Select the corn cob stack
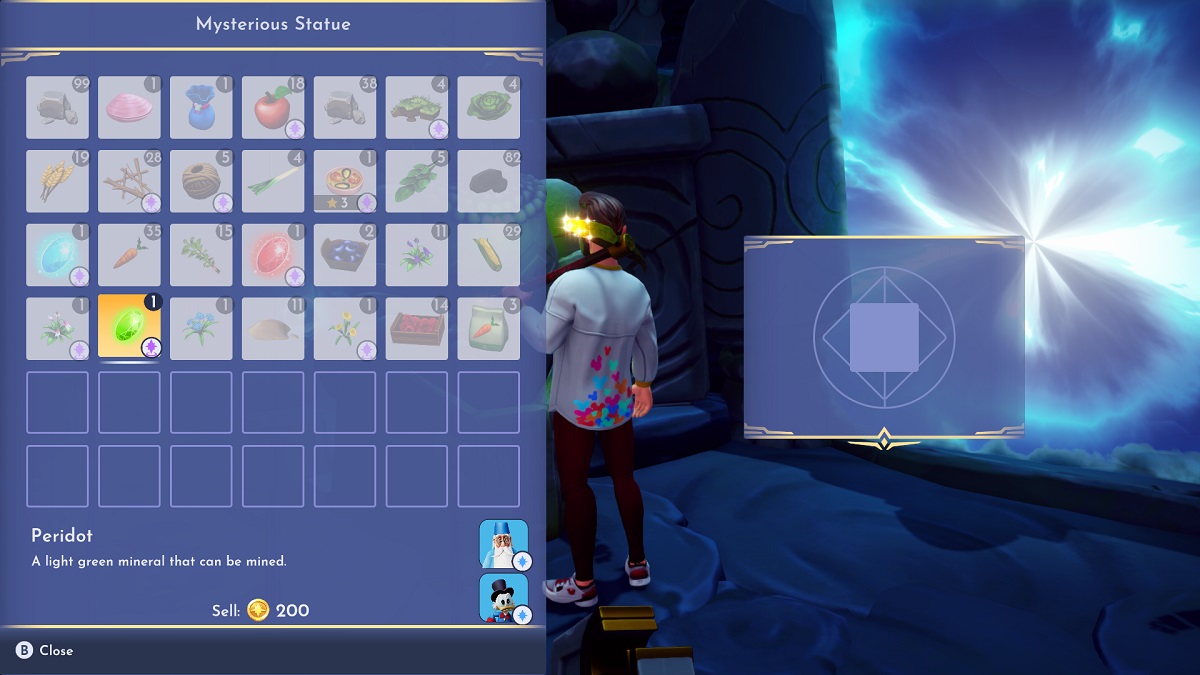 pyautogui.click(x=489, y=255)
